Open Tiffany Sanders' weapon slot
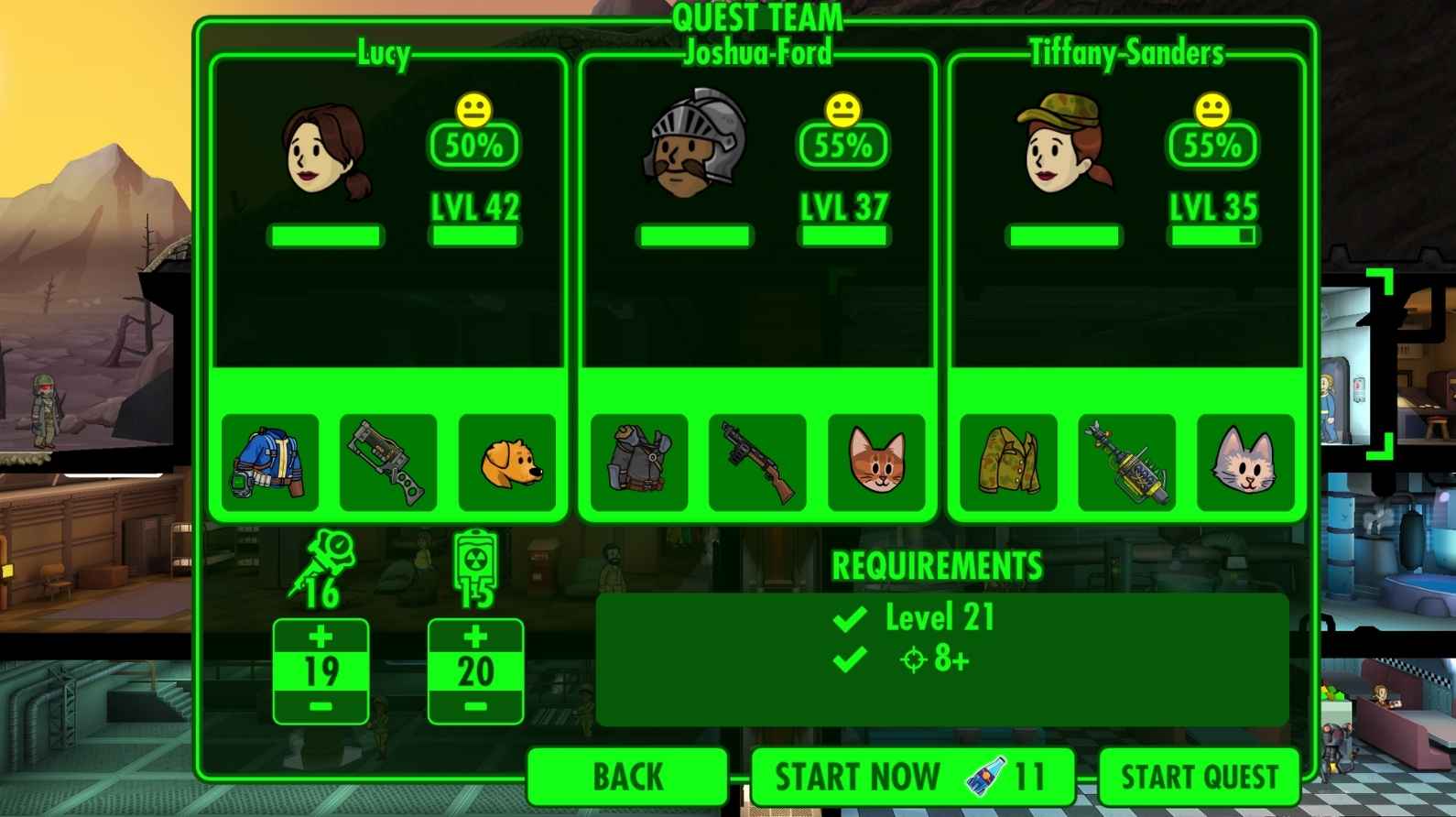Screen dimensions: 1456x817 1126,463
